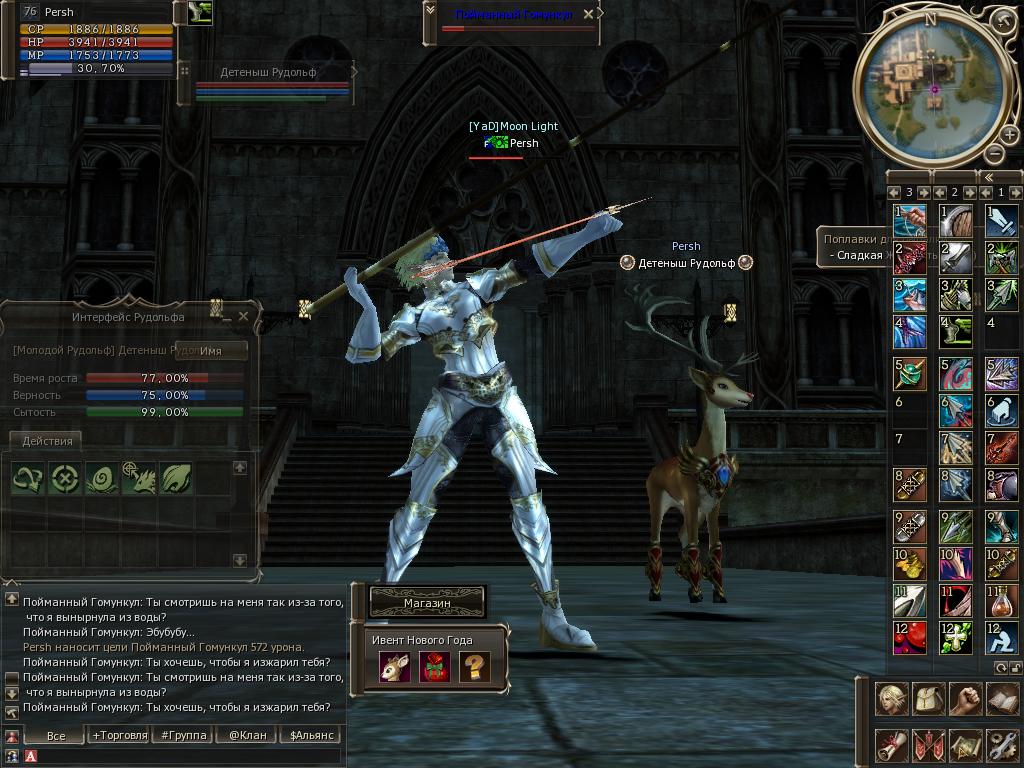Zoom in the minimap with the plus button
The image size is (1024, 768).
(x=1009, y=135)
